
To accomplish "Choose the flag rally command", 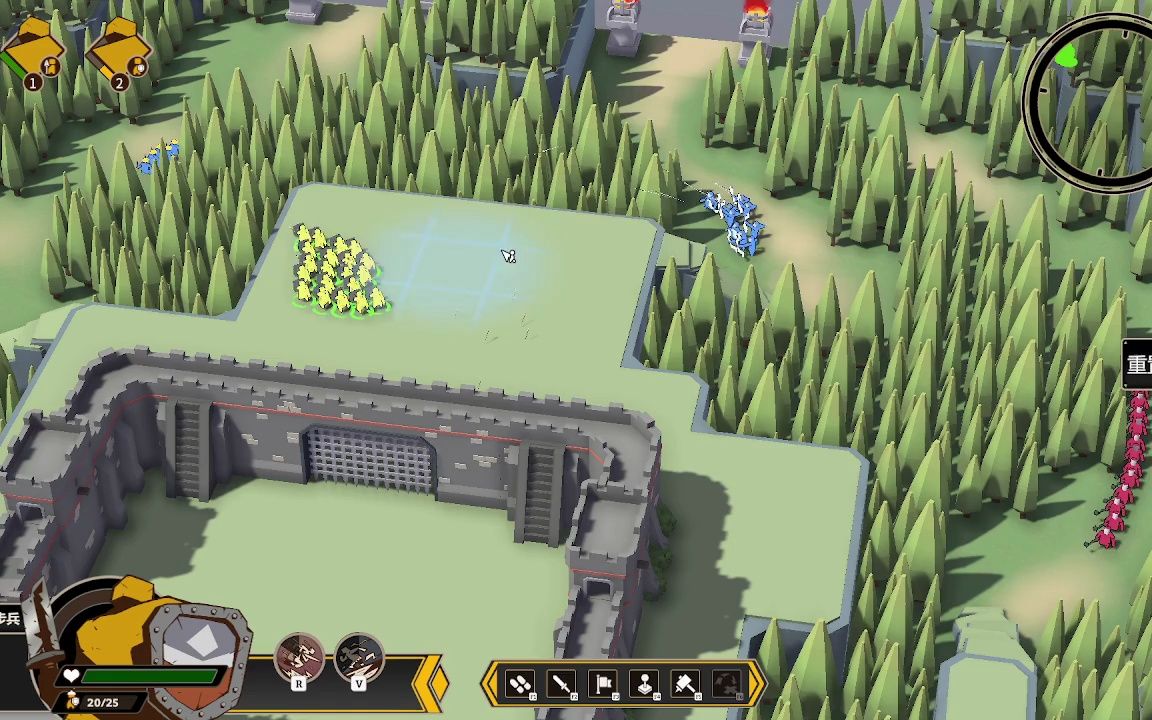I will tap(604, 684).
